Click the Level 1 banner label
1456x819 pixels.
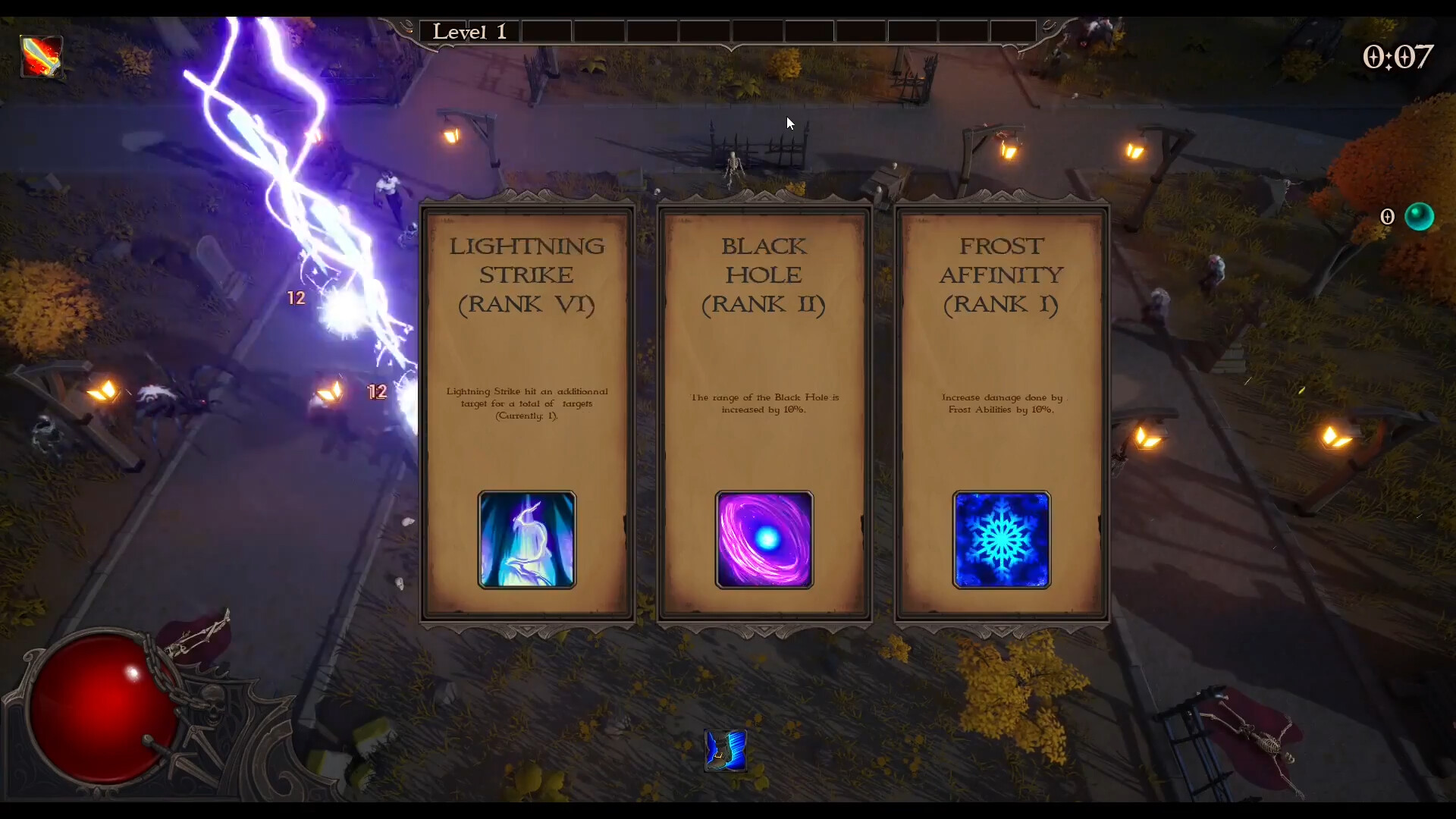[469, 31]
